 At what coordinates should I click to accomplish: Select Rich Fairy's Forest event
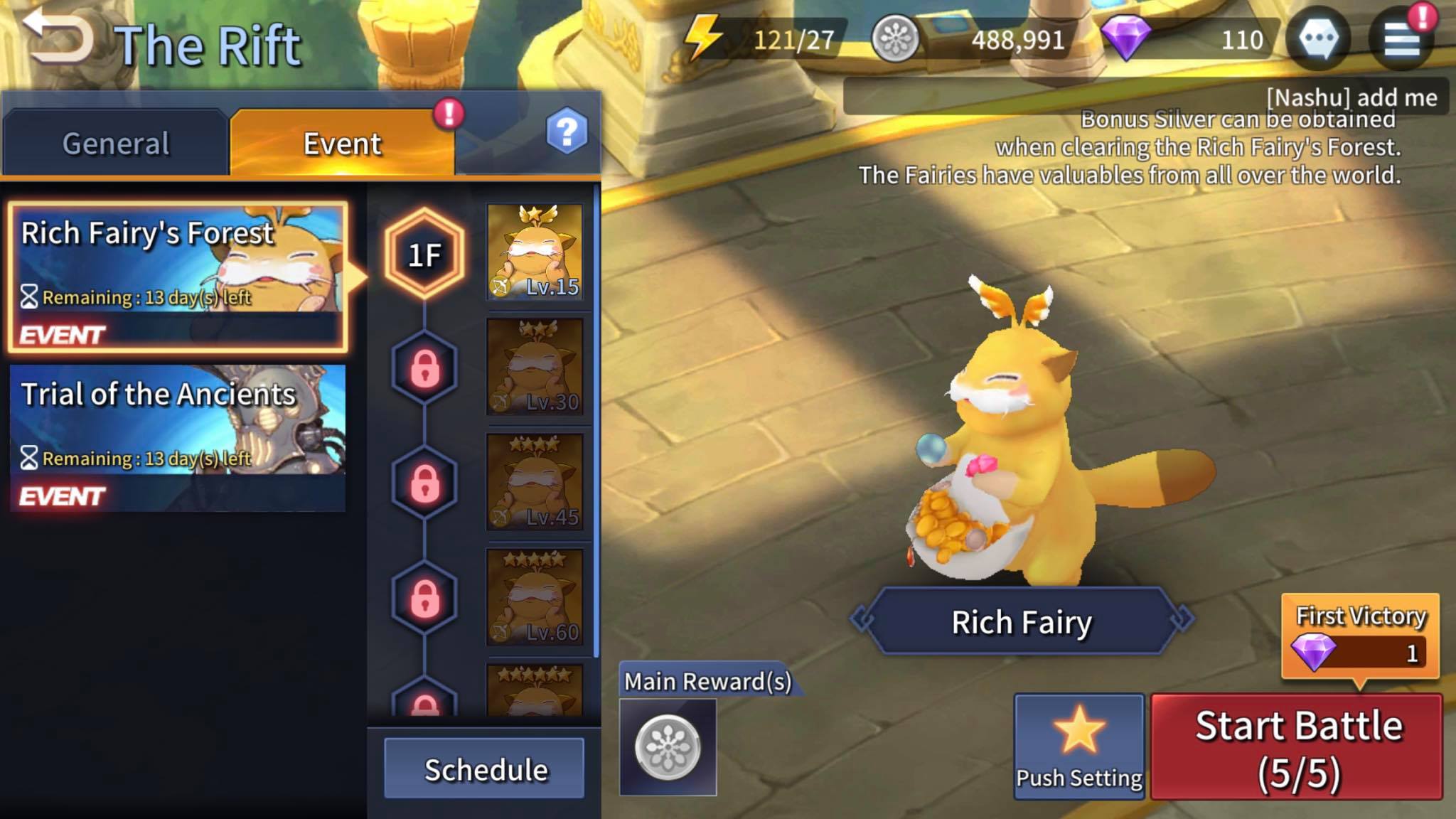178,277
